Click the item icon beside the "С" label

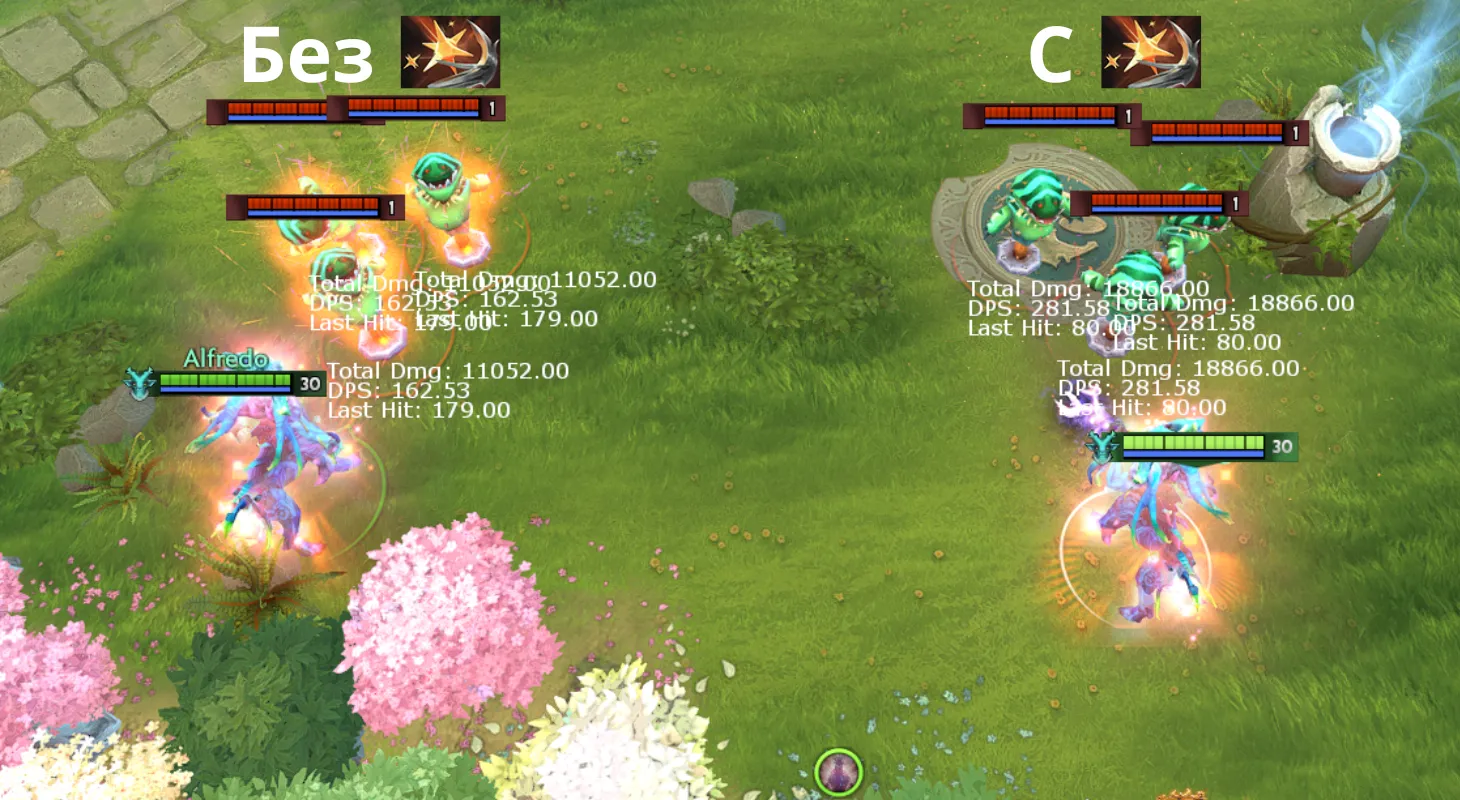(x=1151, y=52)
